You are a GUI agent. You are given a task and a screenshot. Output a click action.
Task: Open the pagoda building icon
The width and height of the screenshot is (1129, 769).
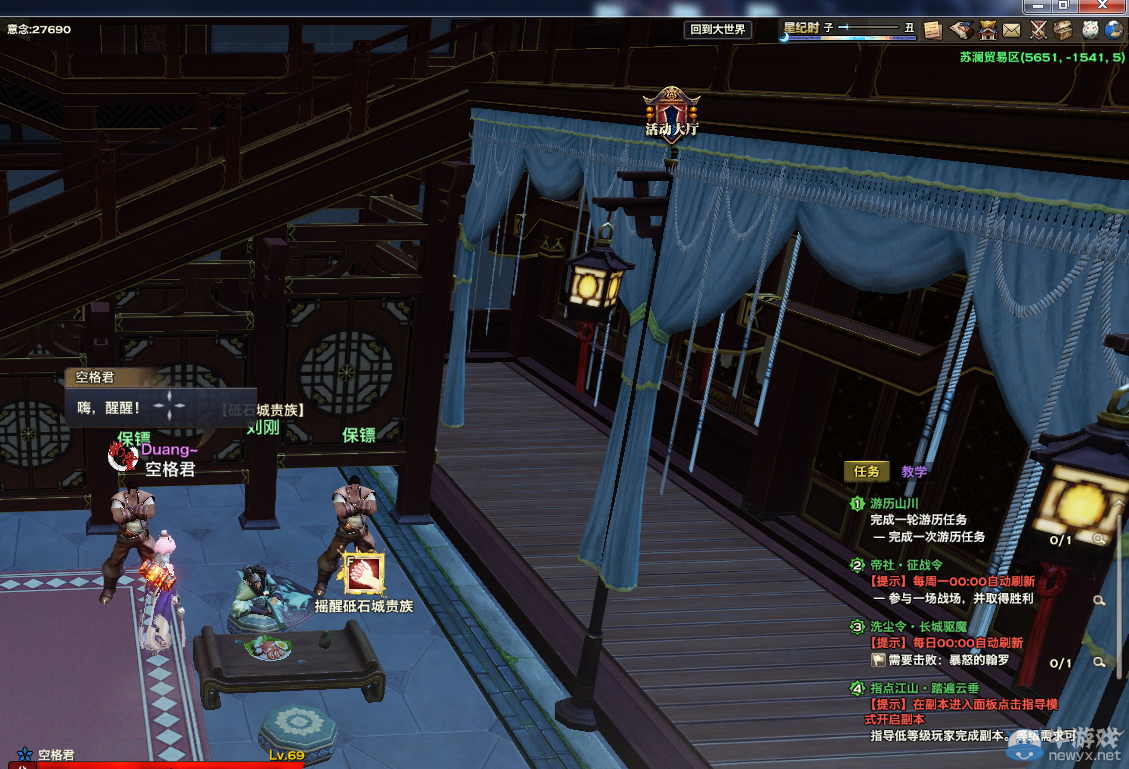[987, 30]
